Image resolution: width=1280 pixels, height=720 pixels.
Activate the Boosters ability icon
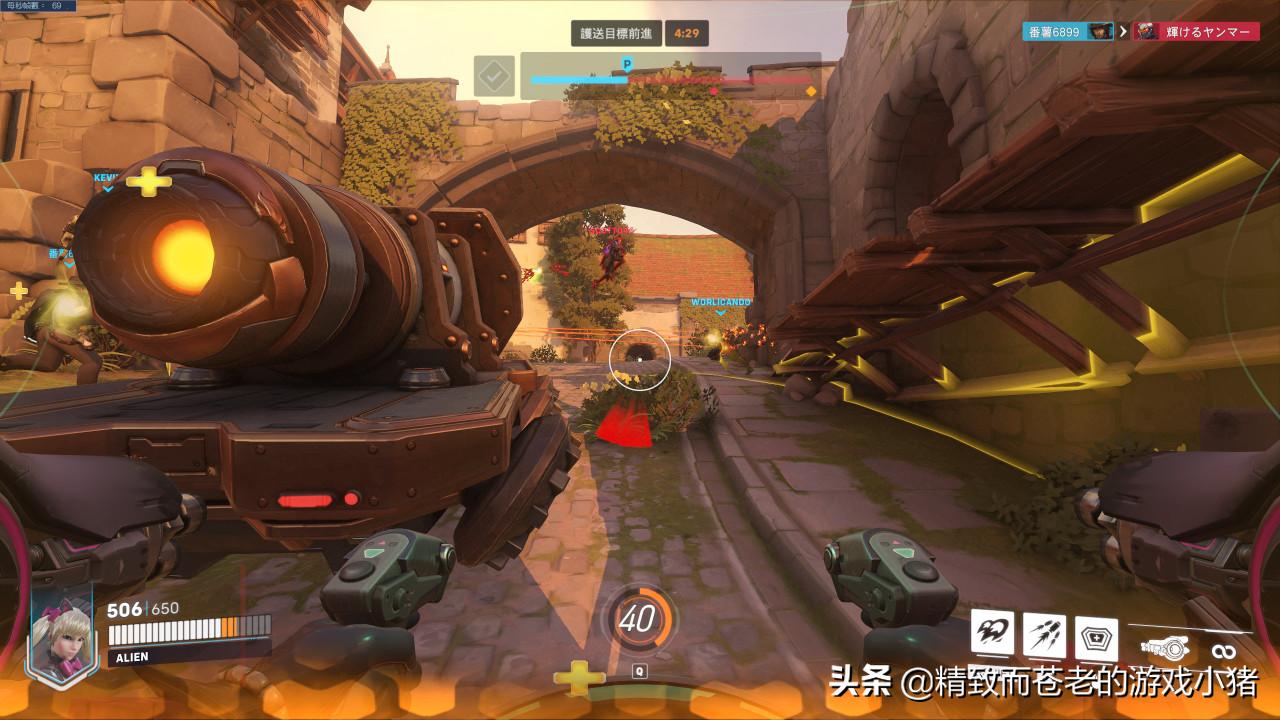click(x=992, y=633)
